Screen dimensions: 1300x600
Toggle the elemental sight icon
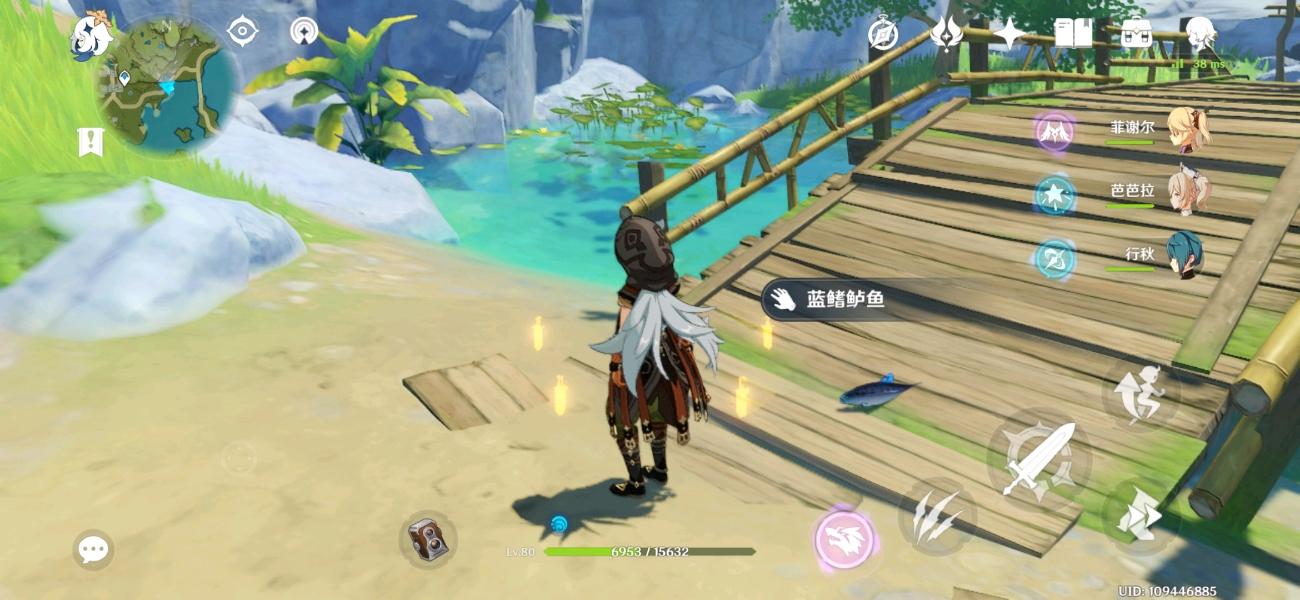243,31
